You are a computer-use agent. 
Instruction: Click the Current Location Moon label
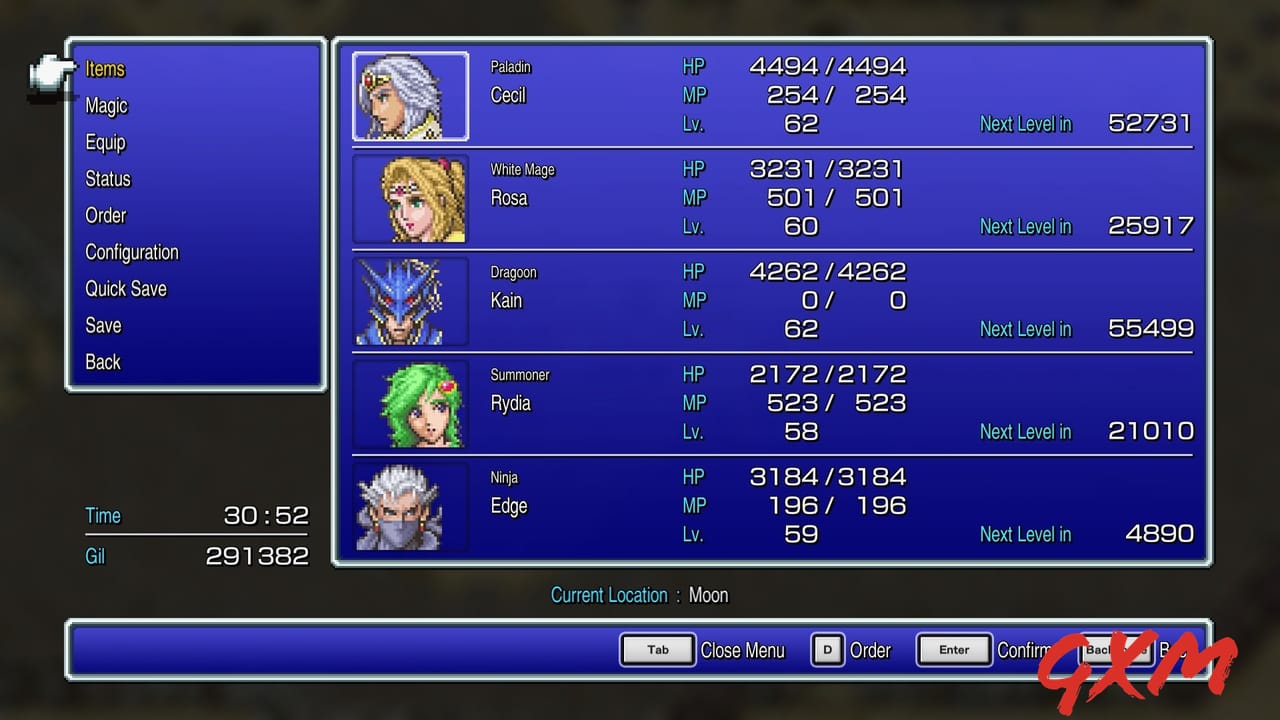pos(640,595)
